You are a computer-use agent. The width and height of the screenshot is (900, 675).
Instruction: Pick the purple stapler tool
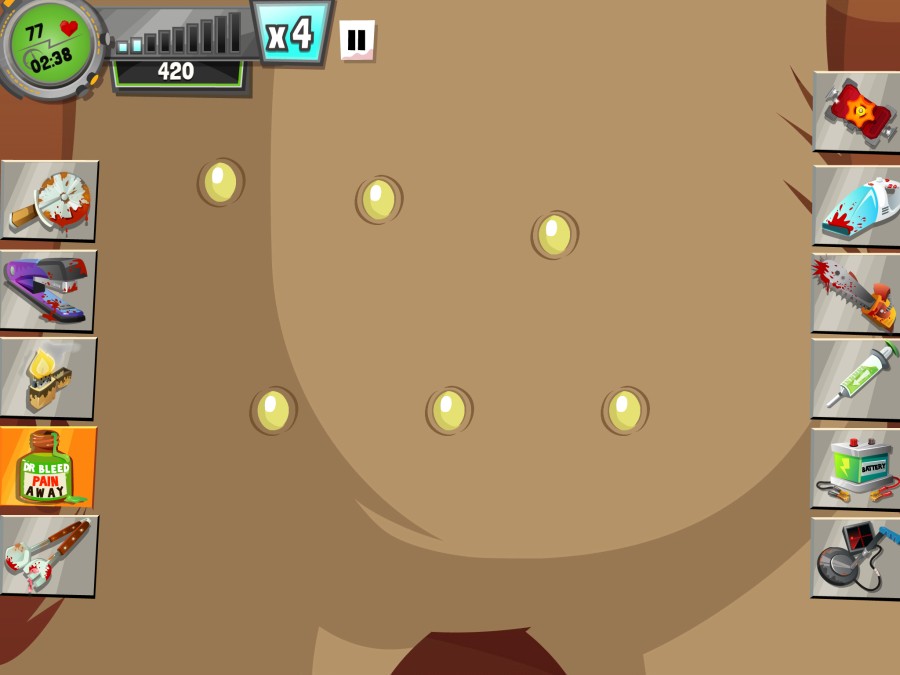49,289
